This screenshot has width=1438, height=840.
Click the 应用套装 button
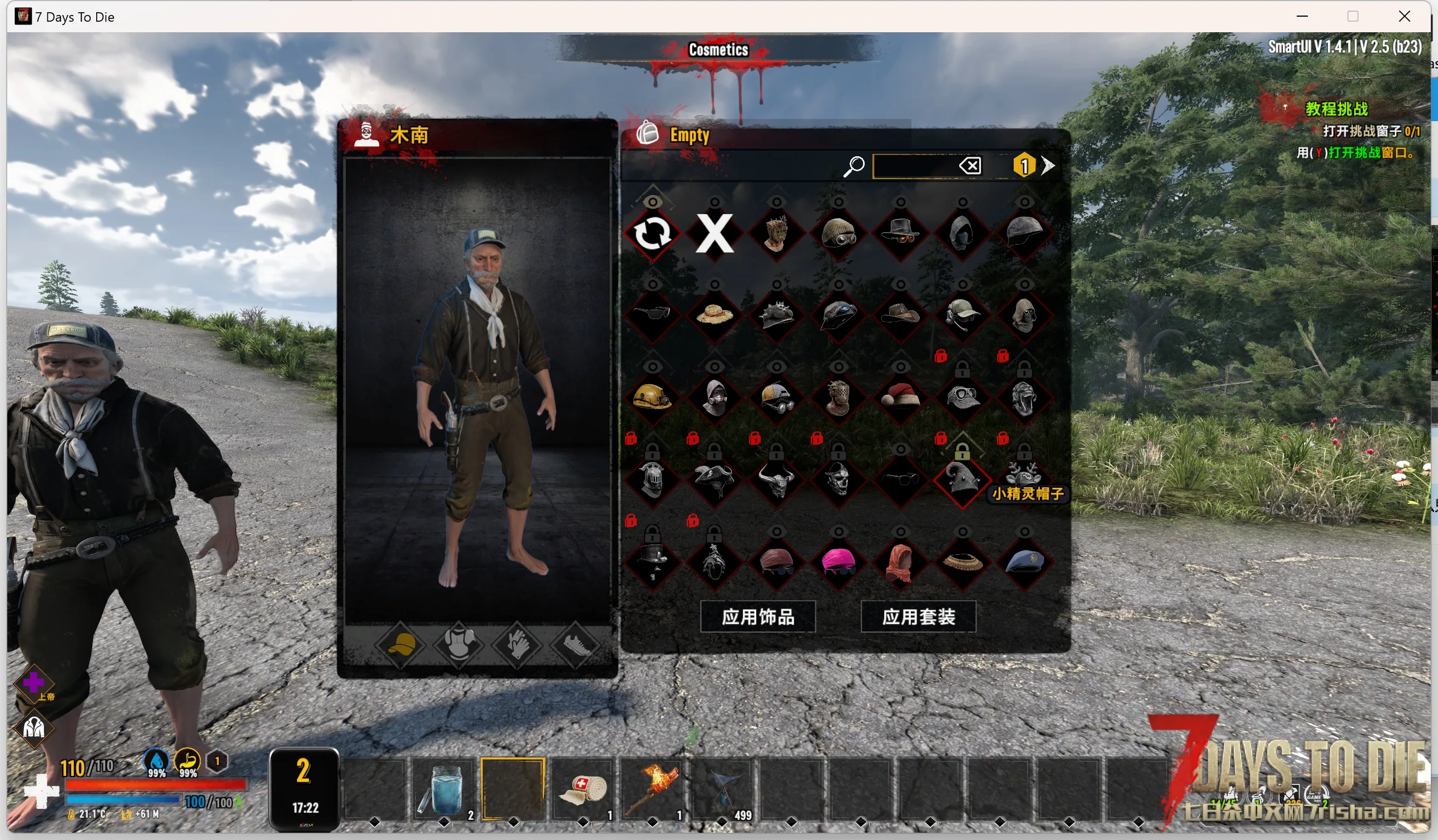click(918, 617)
